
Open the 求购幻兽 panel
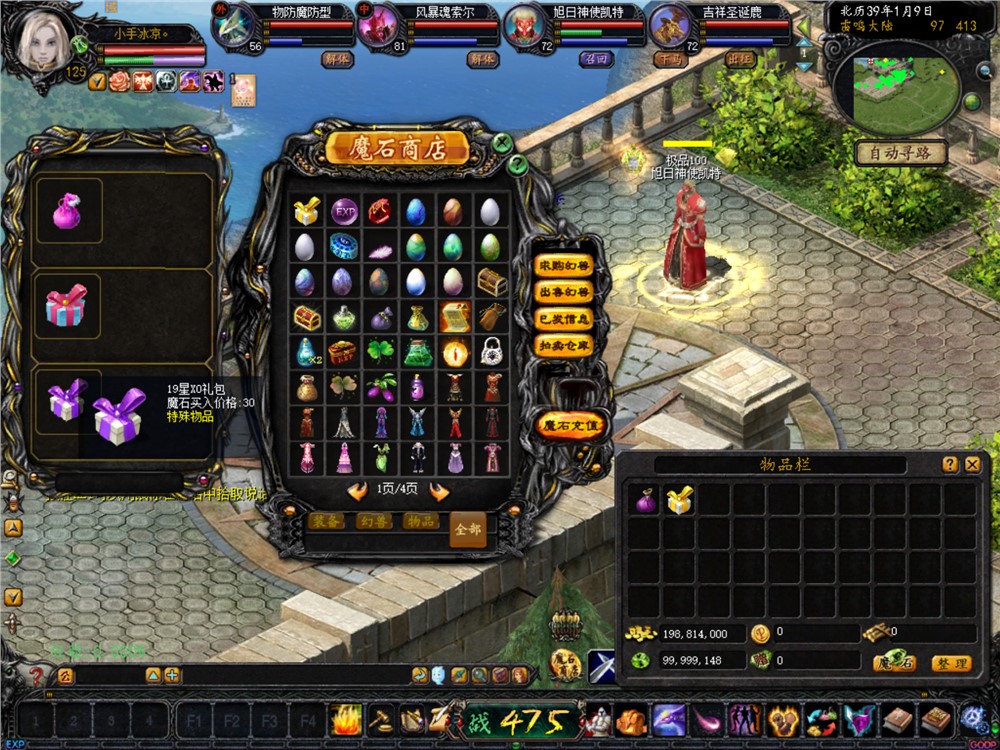click(x=565, y=266)
